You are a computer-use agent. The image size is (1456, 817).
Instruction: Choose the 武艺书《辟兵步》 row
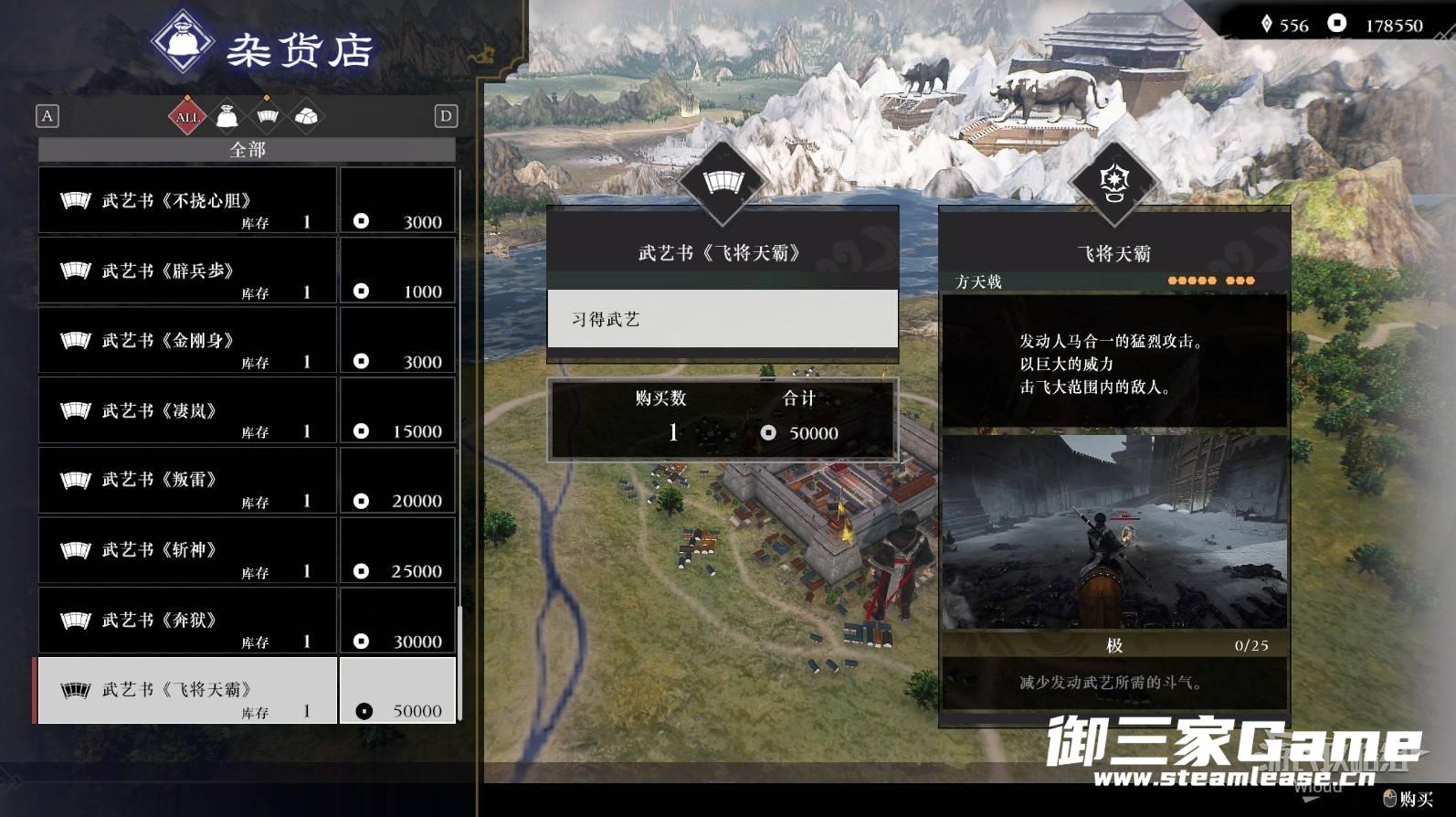tap(187, 271)
